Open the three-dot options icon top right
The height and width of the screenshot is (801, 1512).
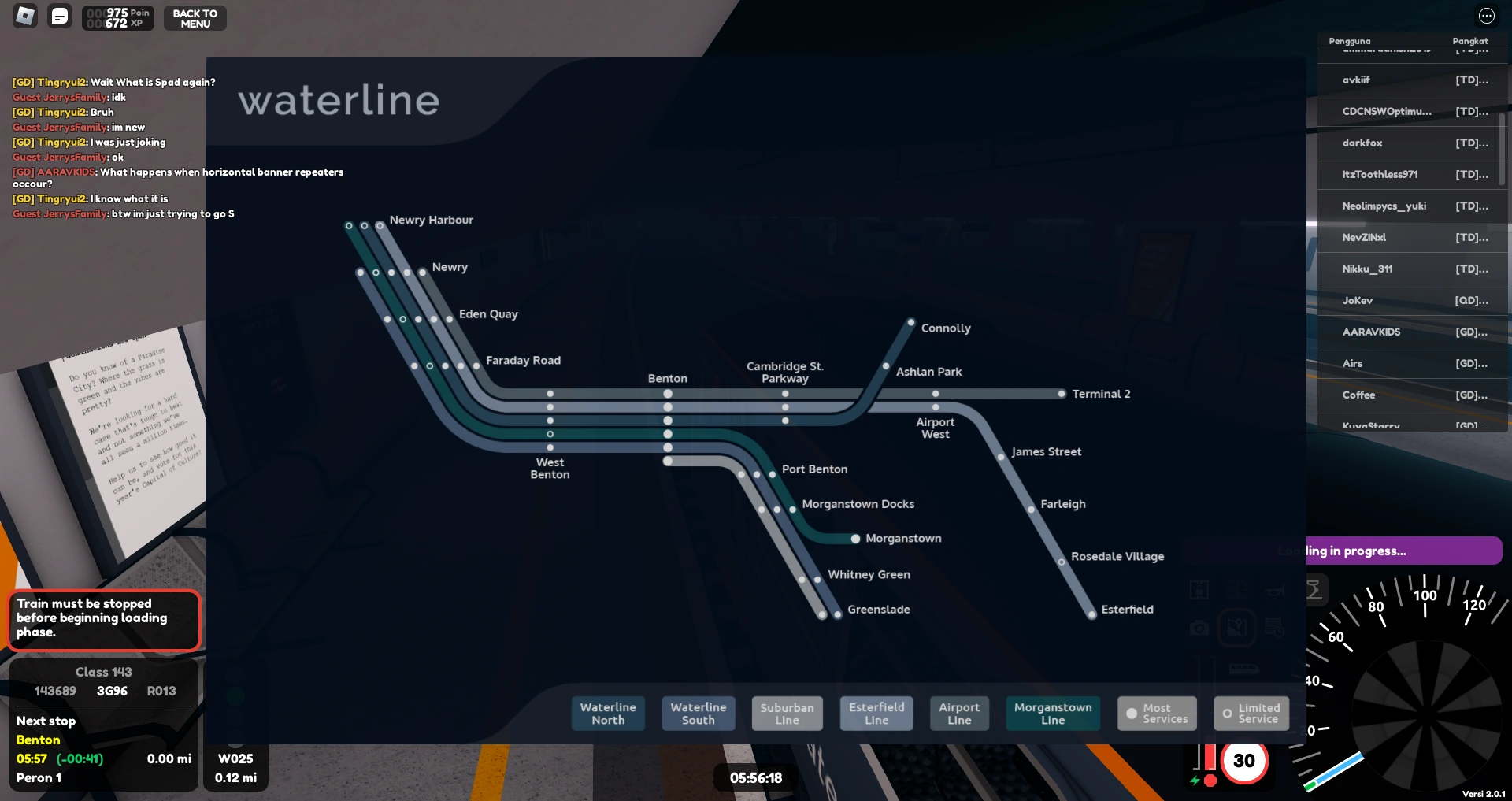[1487, 15]
